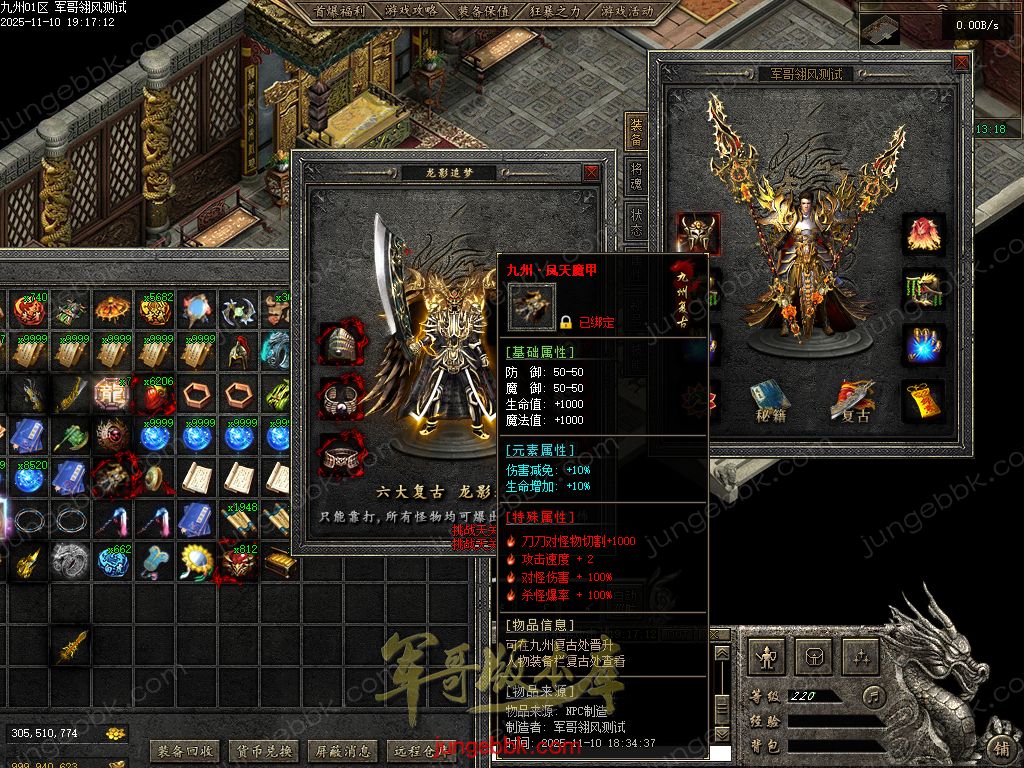The width and height of the screenshot is (1024, 768).
Task: Open the 首爆福利 top menu
Action: 340,12
